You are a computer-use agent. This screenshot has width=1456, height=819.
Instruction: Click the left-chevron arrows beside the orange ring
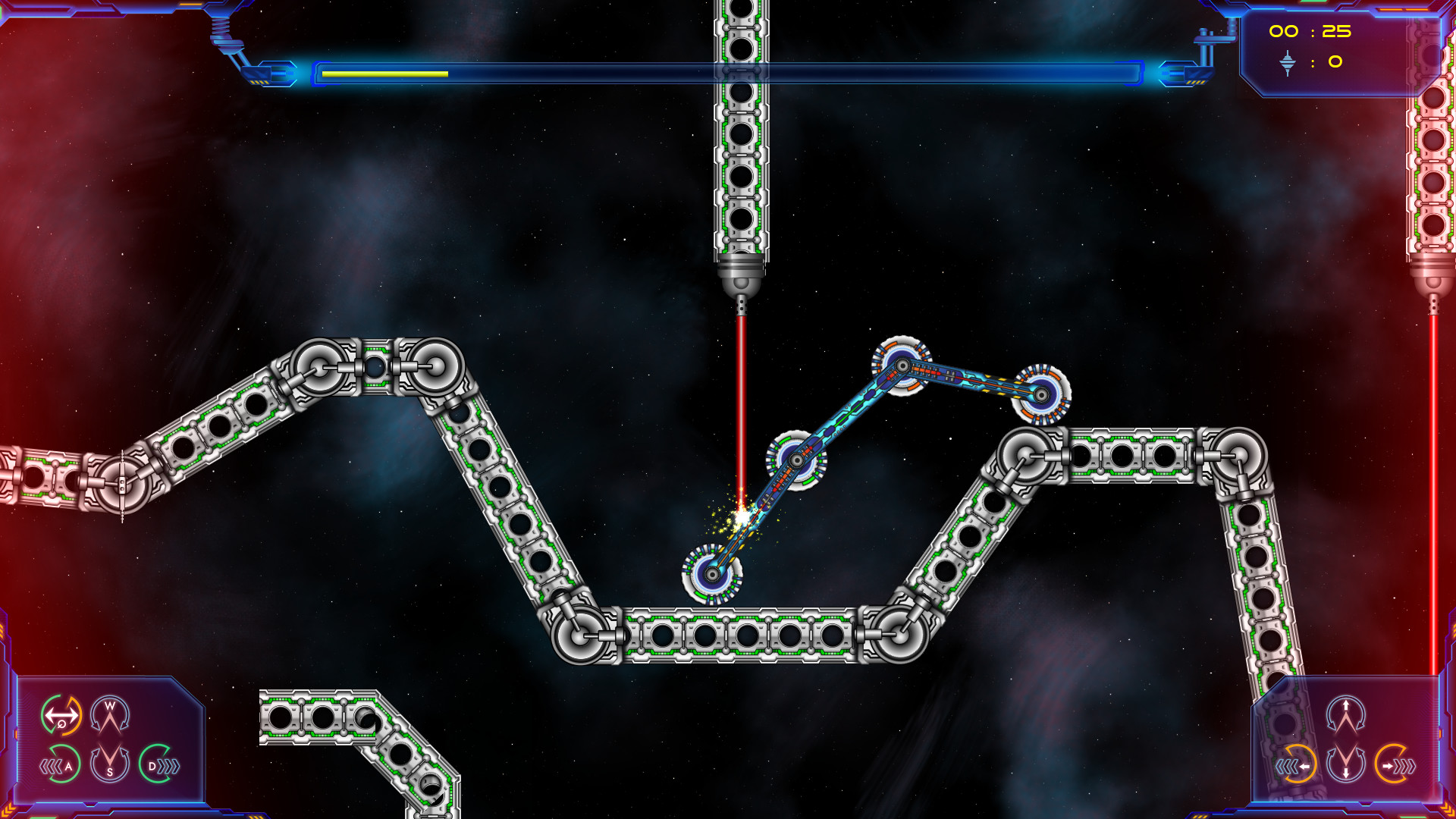(x=1287, y=766)
